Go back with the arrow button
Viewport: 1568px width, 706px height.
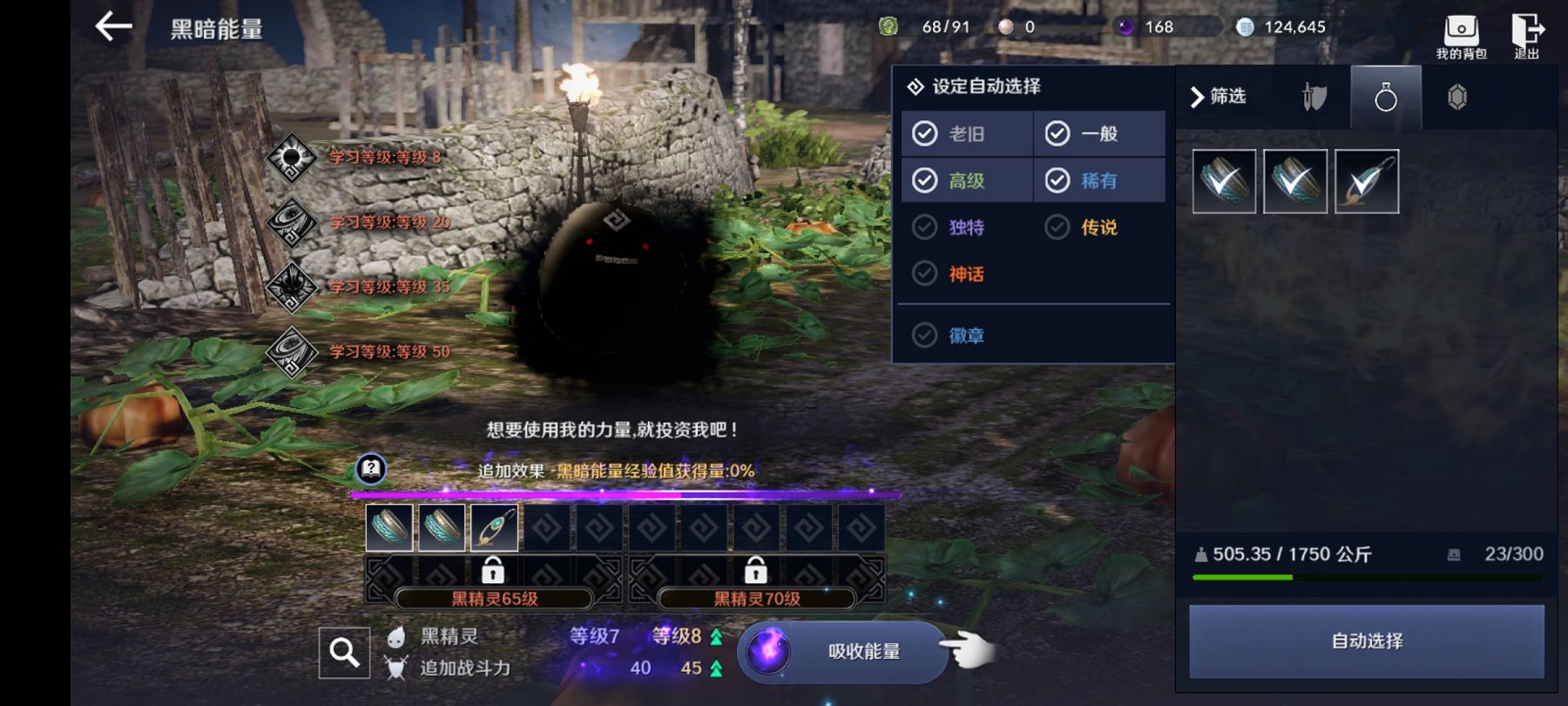coord(114,27)
